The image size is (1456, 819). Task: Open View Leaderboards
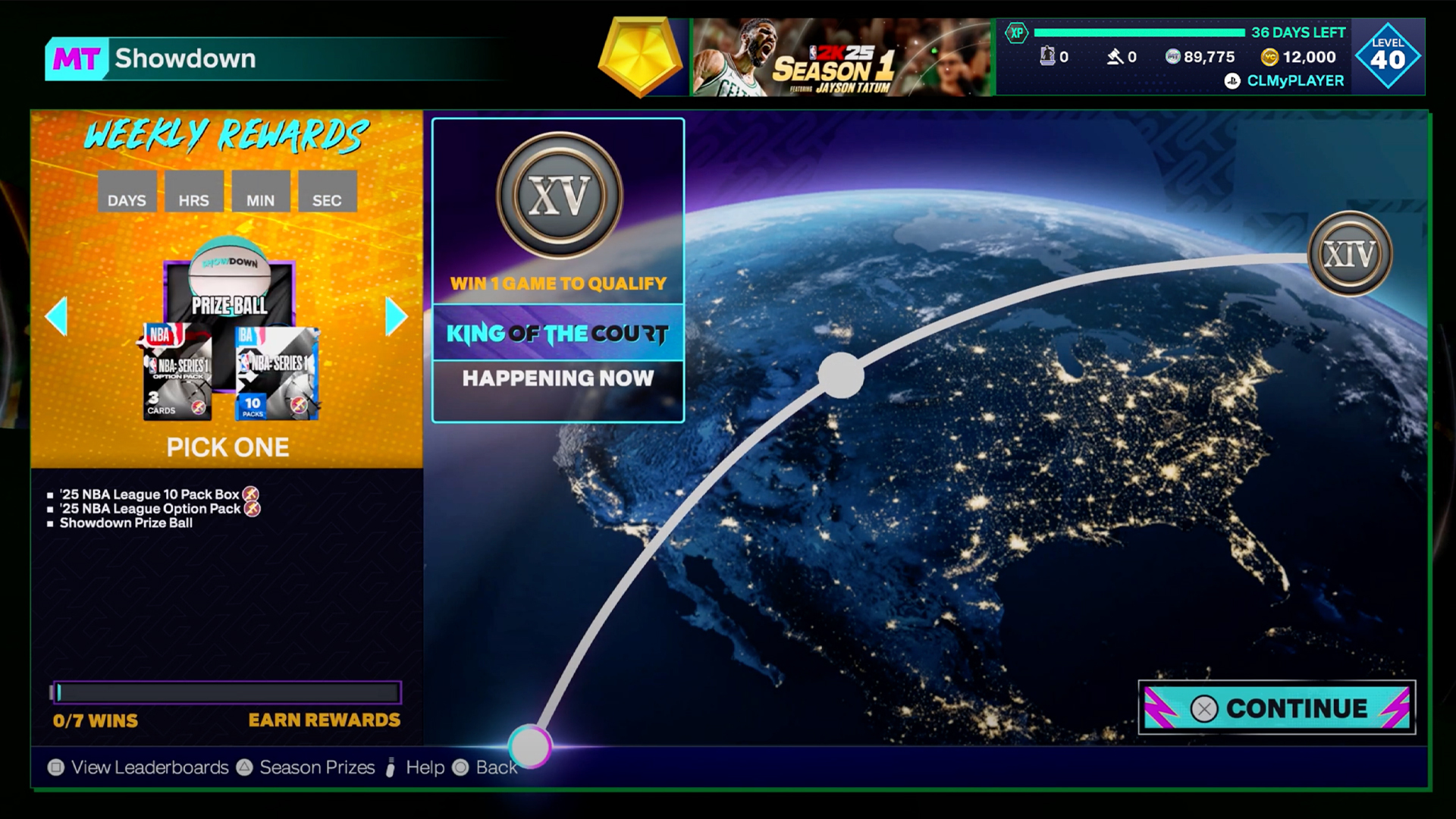pyautogui.click(x=139, y=767)
